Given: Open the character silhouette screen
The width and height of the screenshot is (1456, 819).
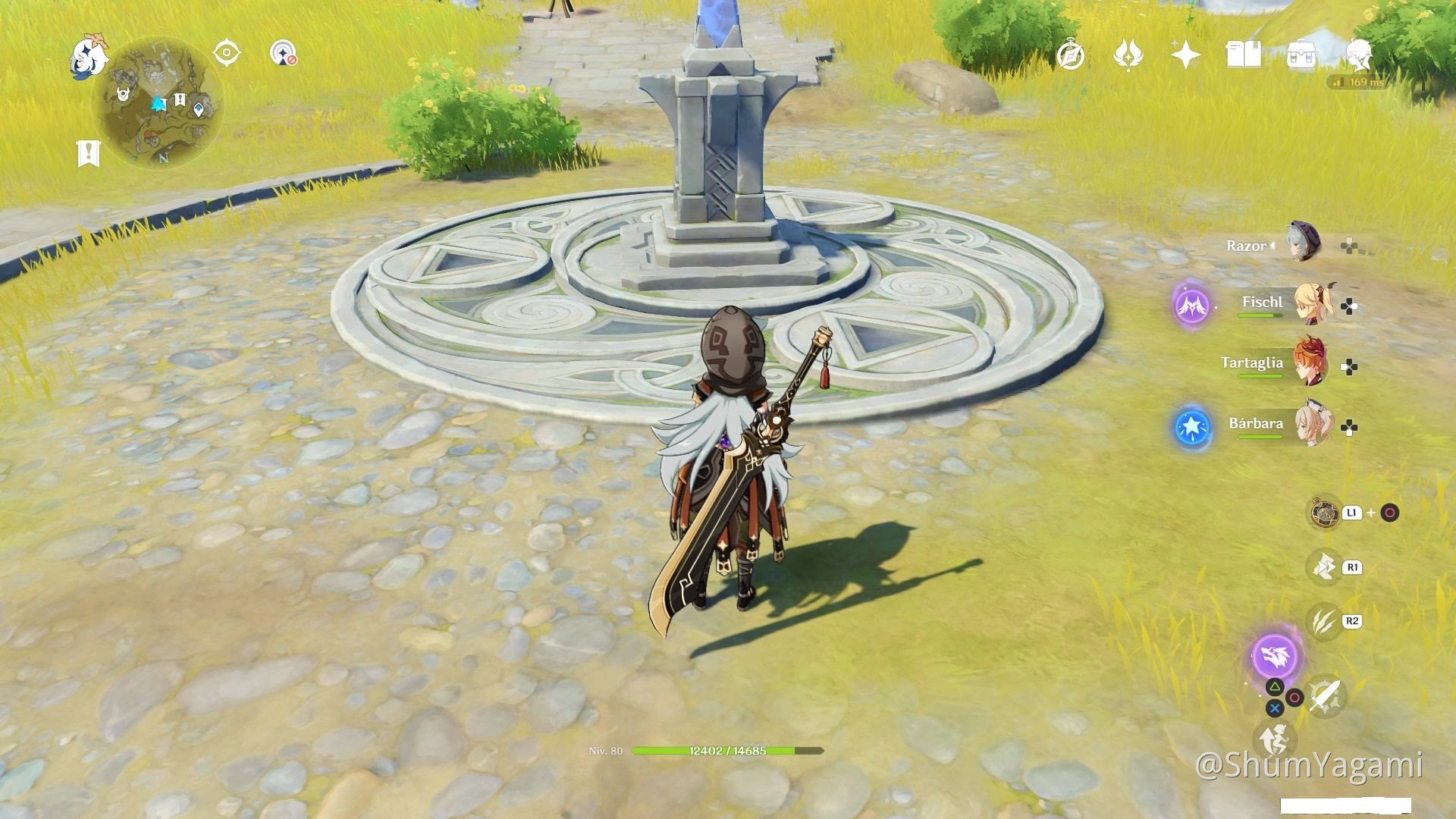Looking at the screenshot, I should click(x=1358, y=54).
